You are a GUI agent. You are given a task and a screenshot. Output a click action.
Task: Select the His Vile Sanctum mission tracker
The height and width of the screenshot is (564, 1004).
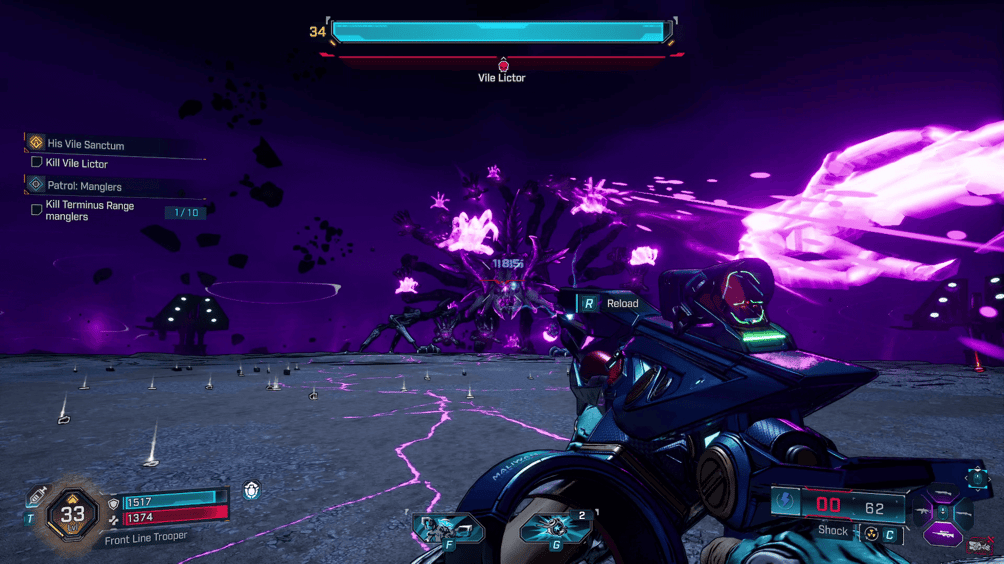85,144
